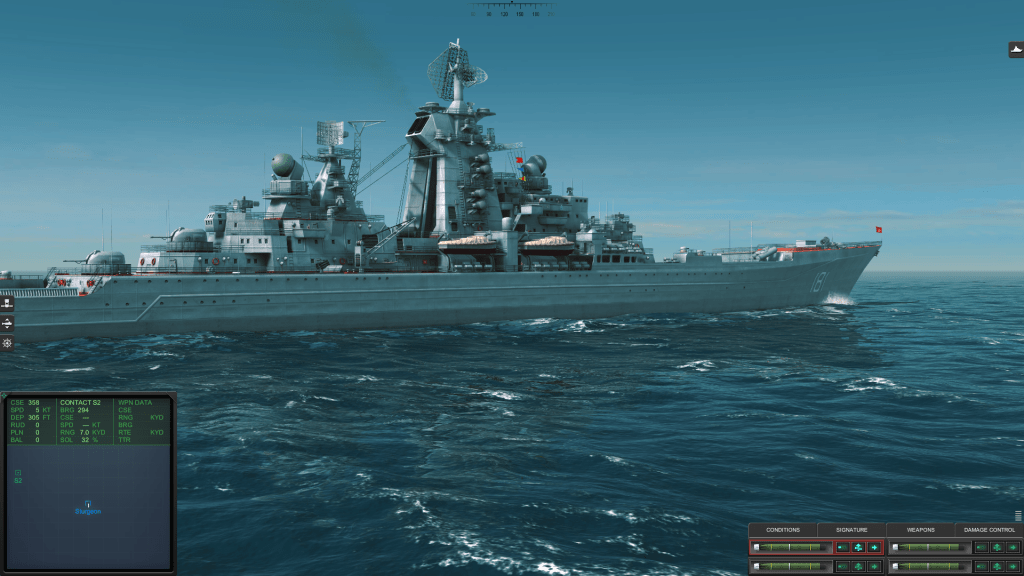Viewport: 1024px width, 576px height.
Task: Click the helm wheel icon on the left edge
Action: pos(7,343)
